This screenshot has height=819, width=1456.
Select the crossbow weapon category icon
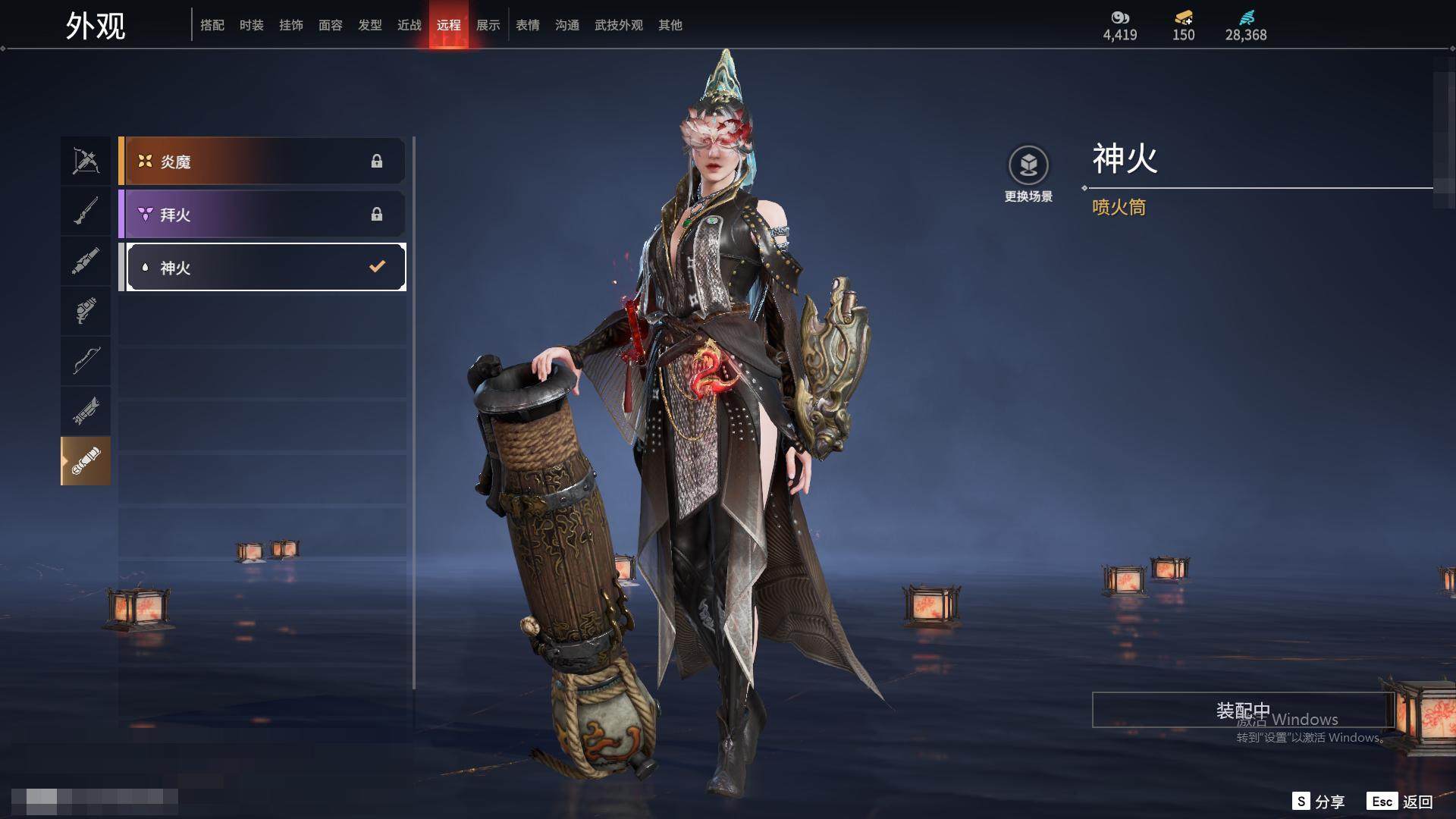[x=86, y=161]
